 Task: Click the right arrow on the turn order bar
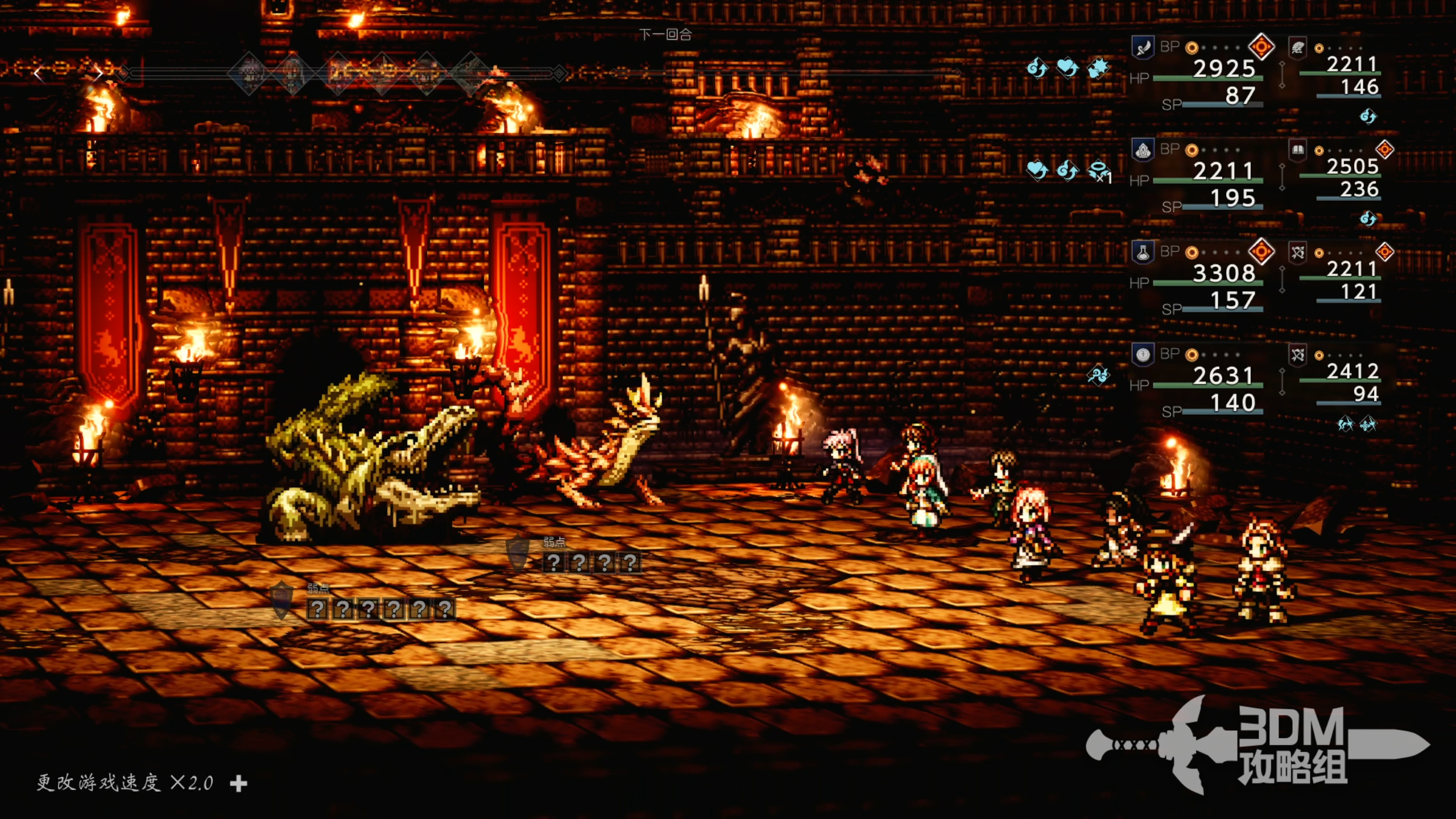(98, 73)
